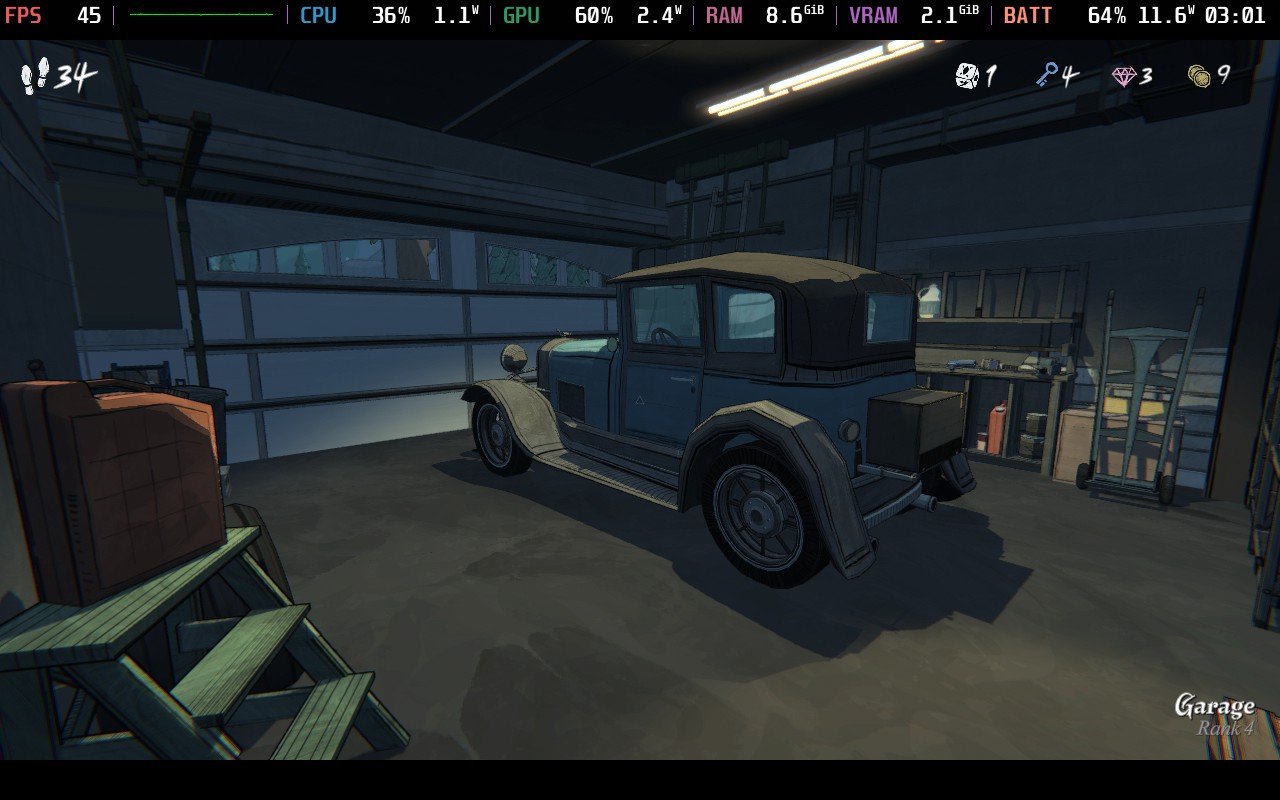Select the pink gem icon

click(1124, 76)
